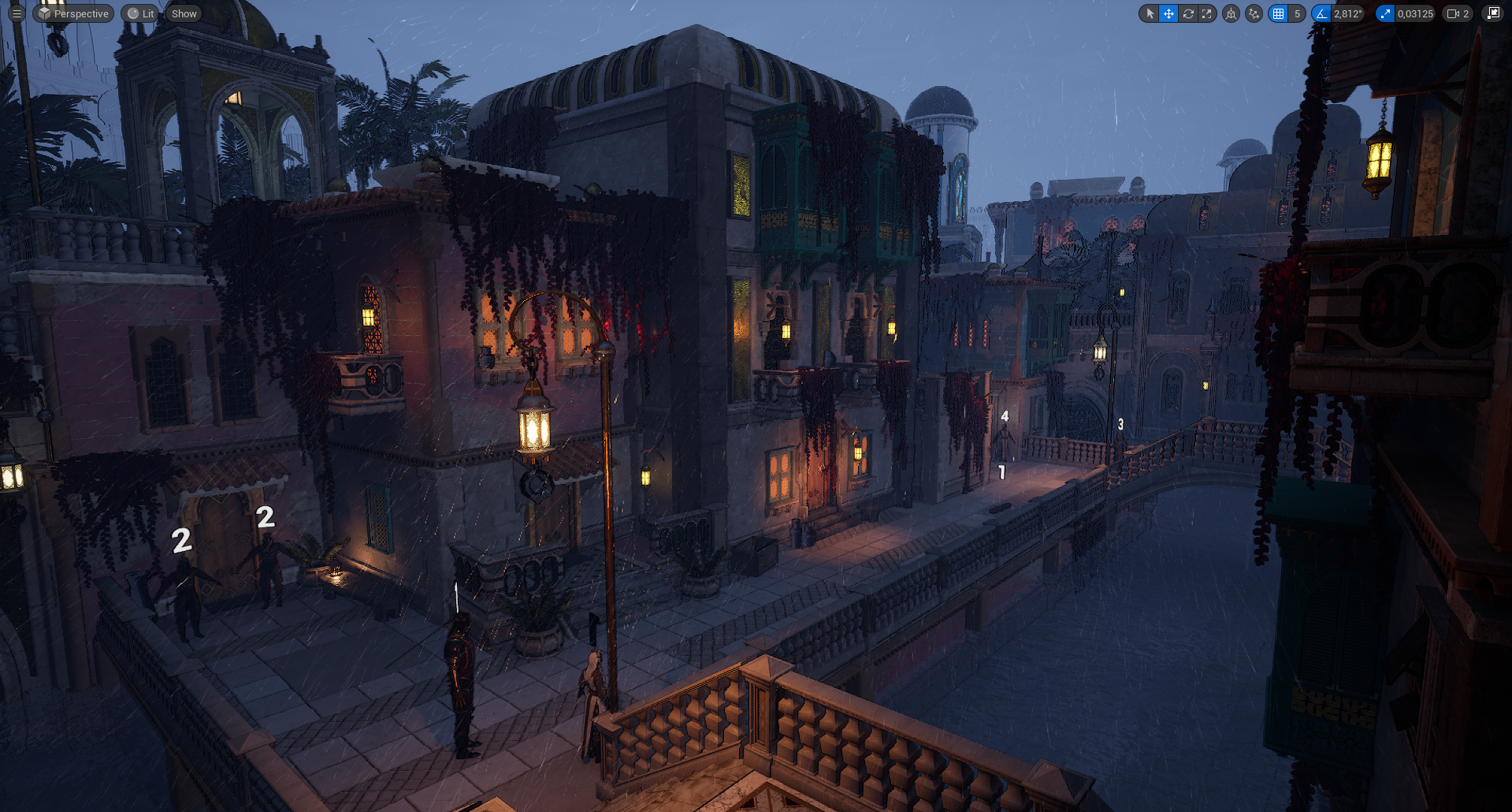Open the Show flags menu
Screen dimensions: 1512x812
pyautogui.click(x=184, y=13)
